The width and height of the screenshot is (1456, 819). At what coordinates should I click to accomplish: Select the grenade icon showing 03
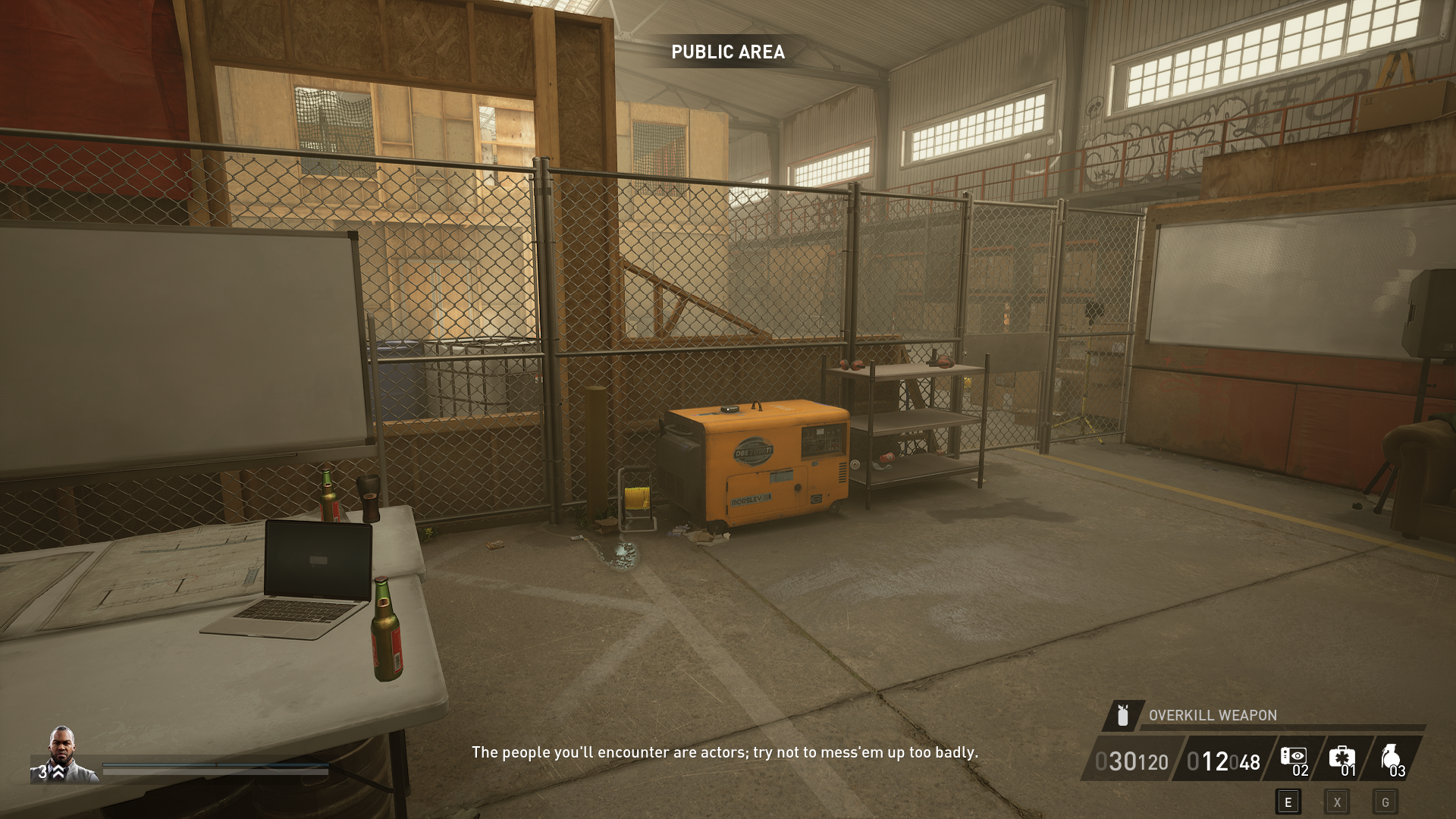click(1392, 757)
